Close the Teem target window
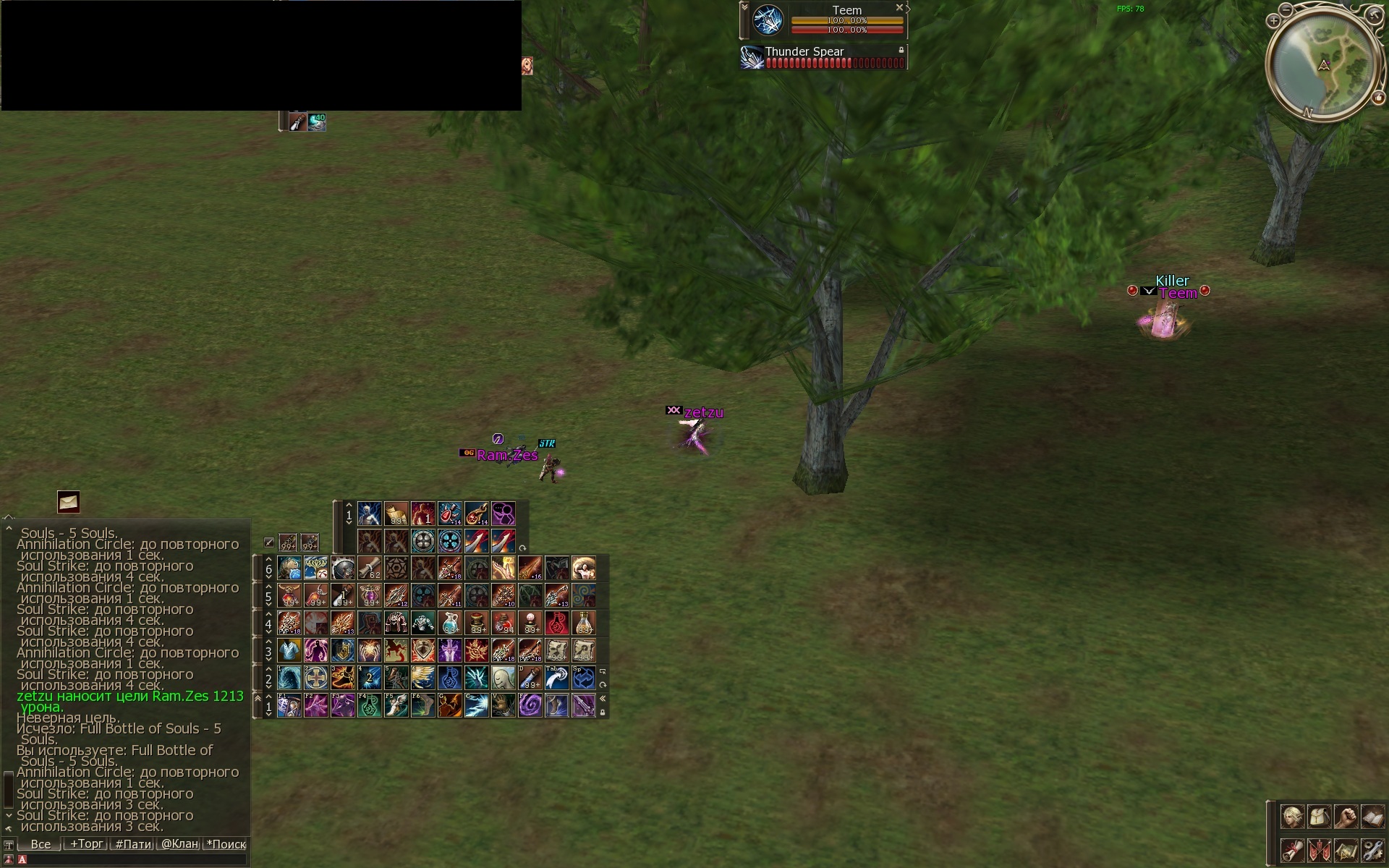This screenshot has height=868, width=1389. (x=899, y=8)
